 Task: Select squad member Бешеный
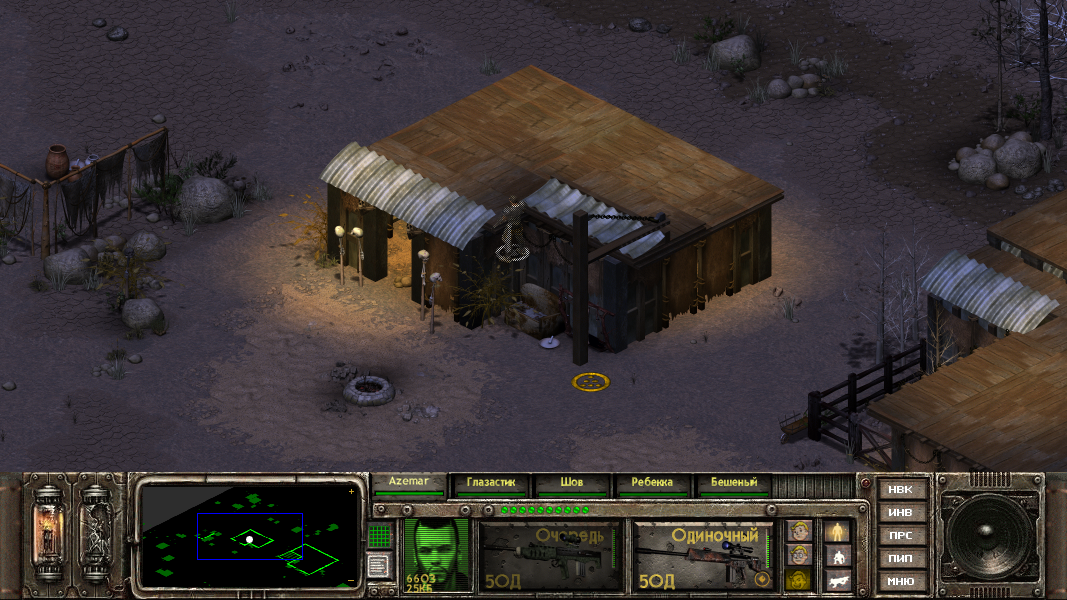733,483
